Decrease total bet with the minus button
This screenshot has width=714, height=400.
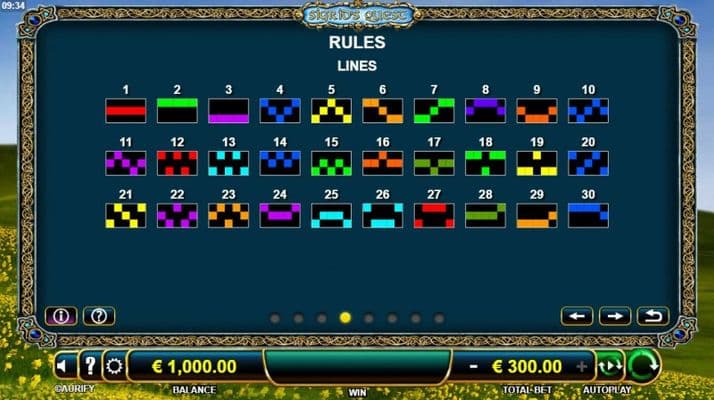coord(473,366)
